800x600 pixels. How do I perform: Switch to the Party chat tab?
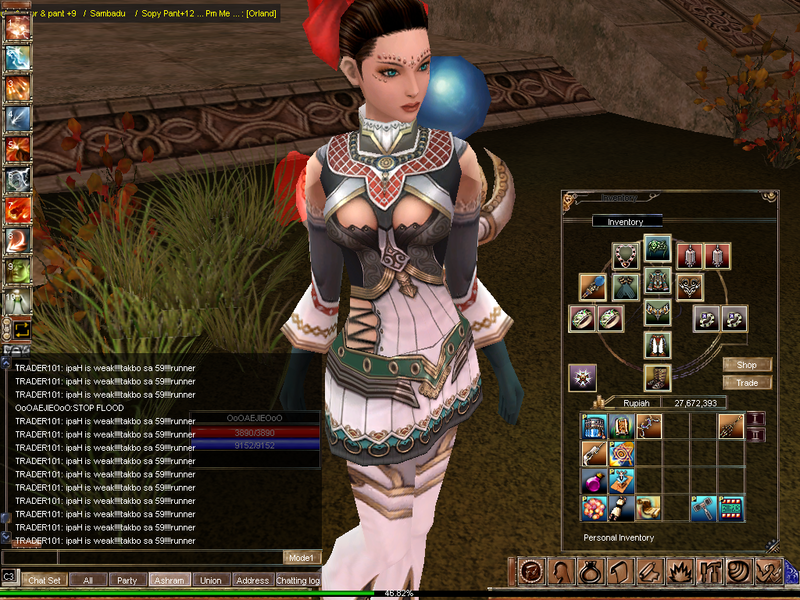127,580
